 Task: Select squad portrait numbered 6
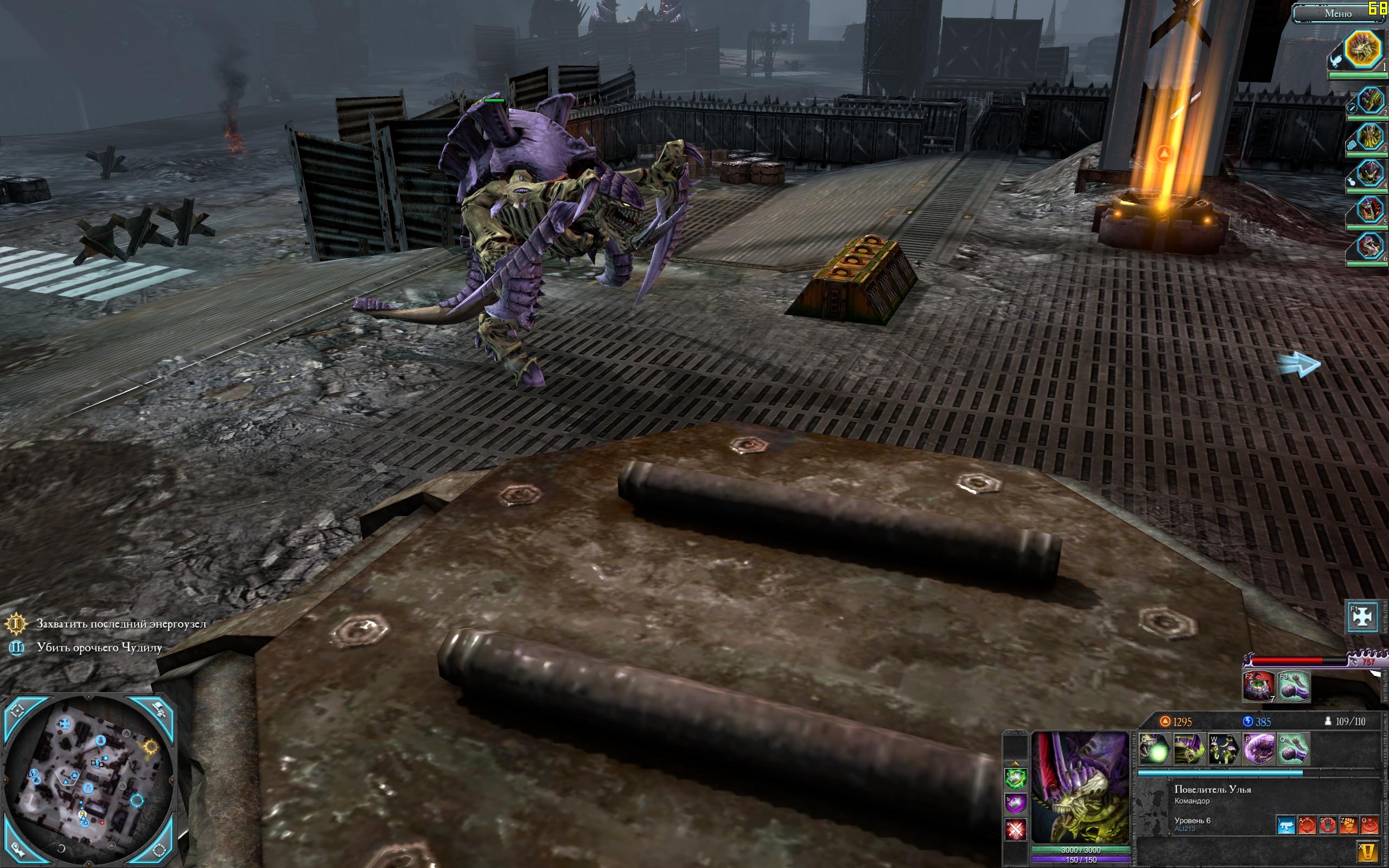click(x=1369, y=246)
